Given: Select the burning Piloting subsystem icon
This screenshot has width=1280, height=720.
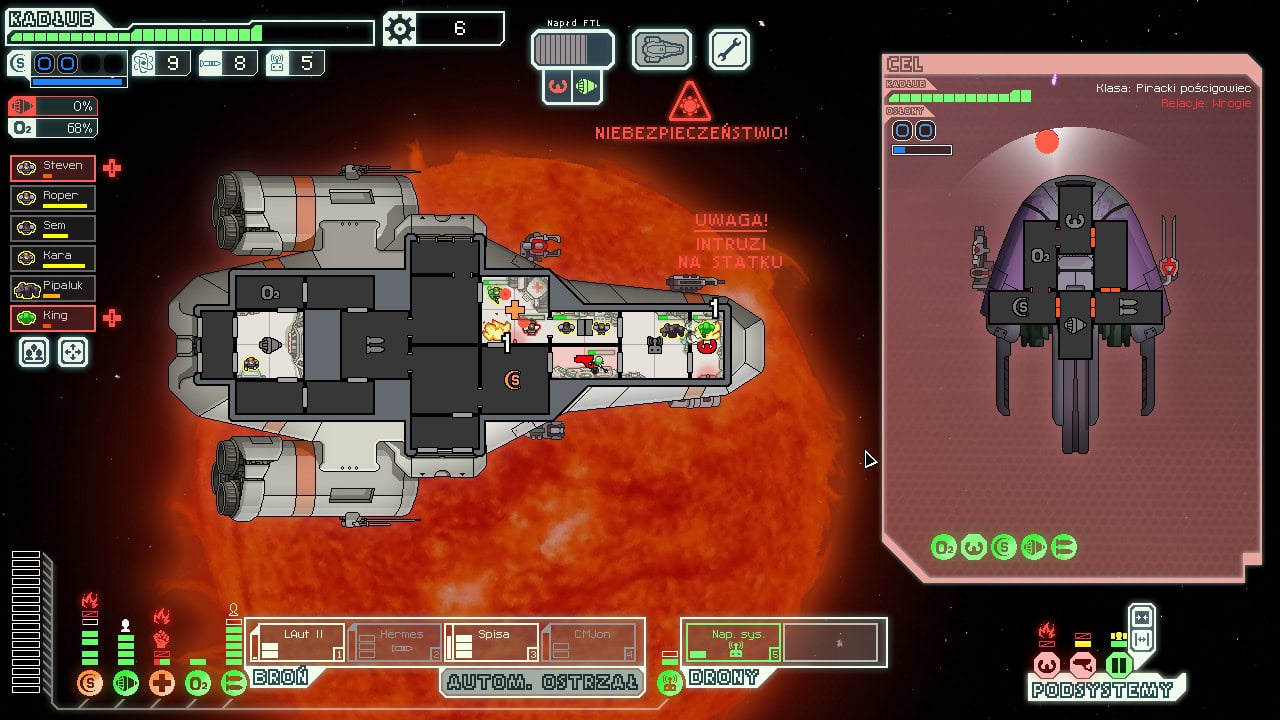Looking at the screenshot, I should pos(1047,665).
